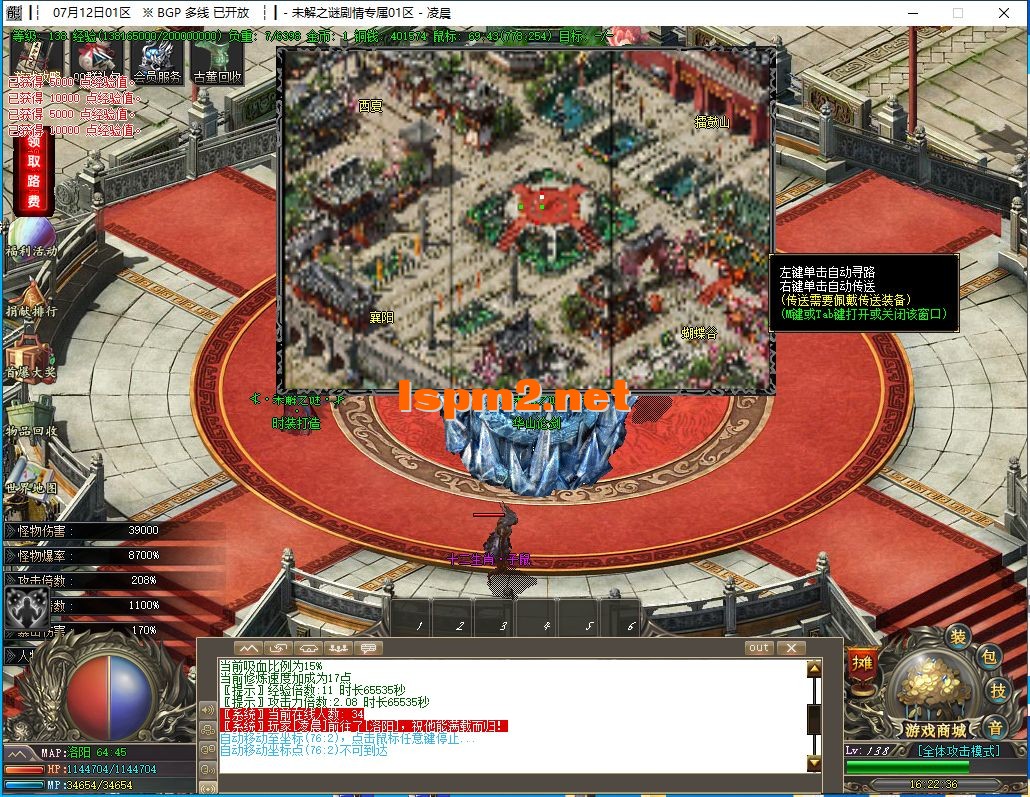Open the 古董回收 antique recycling icon
This screenshot has width=1030, height=797.
217,61
